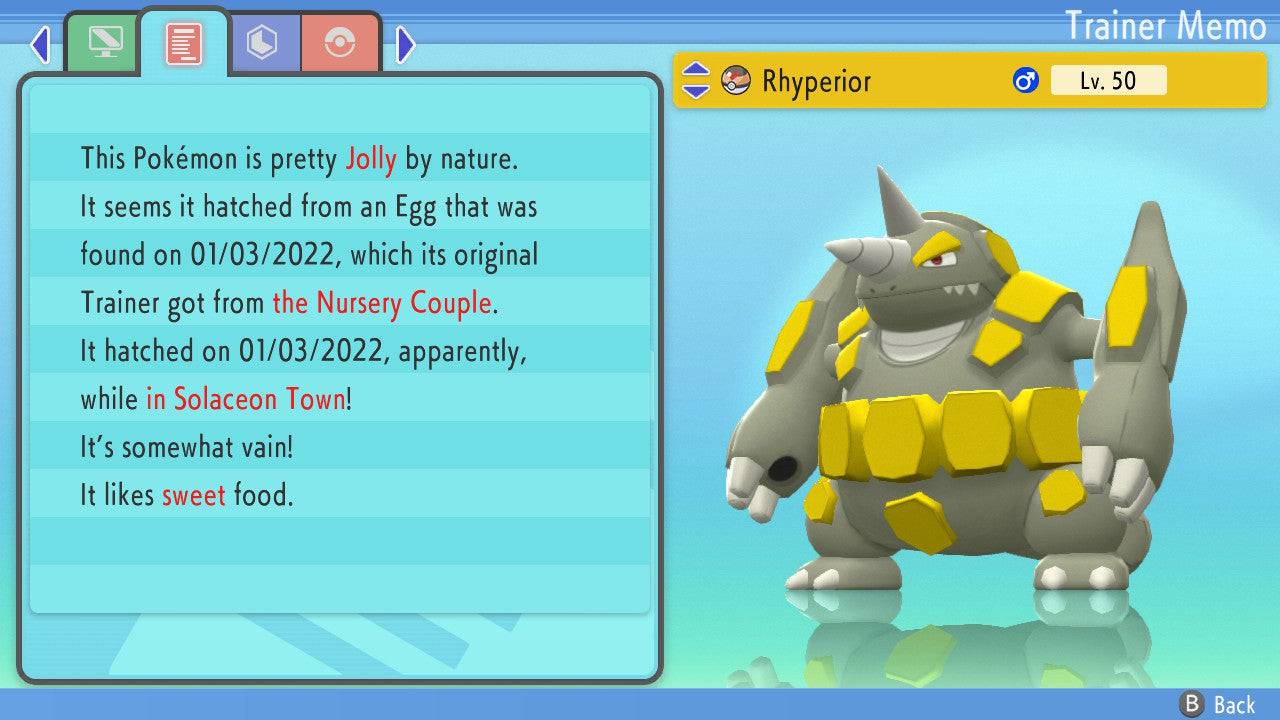Viewport: 1280px width, 720px height.
Task: Click the right blue navigation arrow
Action: pos(404,45)
